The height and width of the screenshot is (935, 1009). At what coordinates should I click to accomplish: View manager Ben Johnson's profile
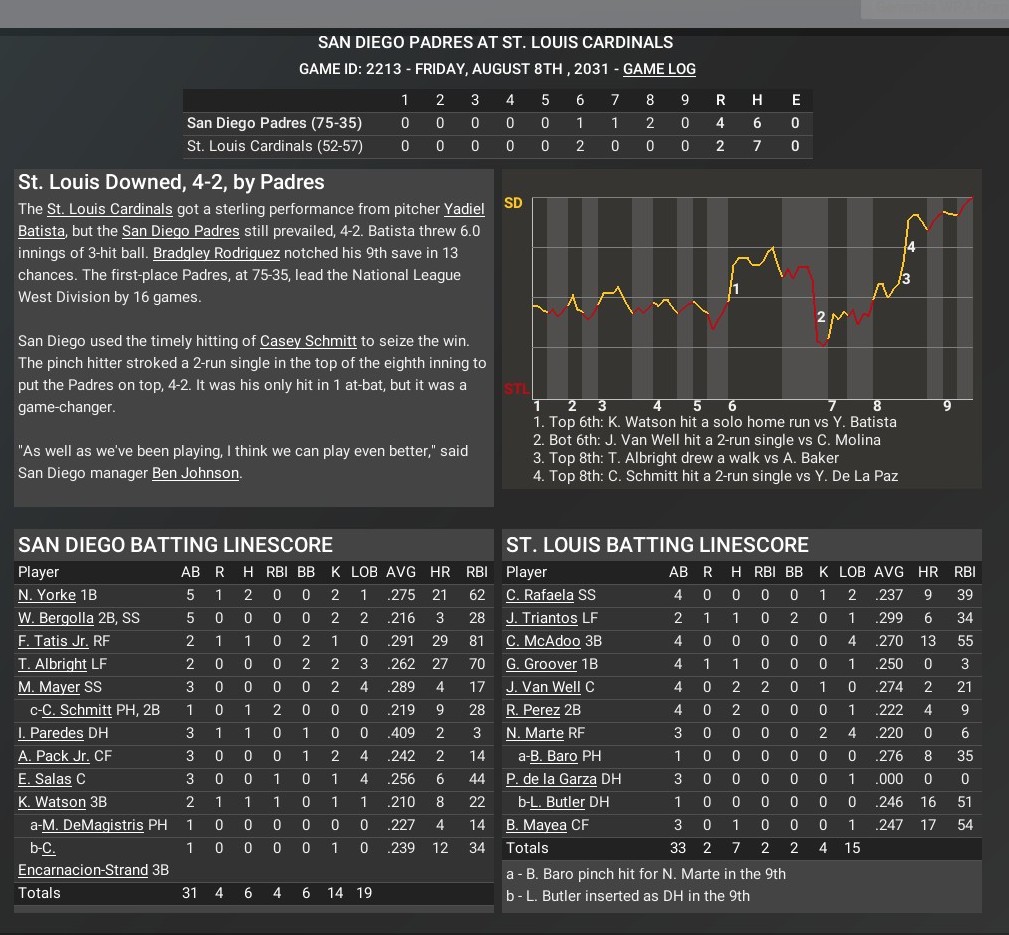(195, 473)
